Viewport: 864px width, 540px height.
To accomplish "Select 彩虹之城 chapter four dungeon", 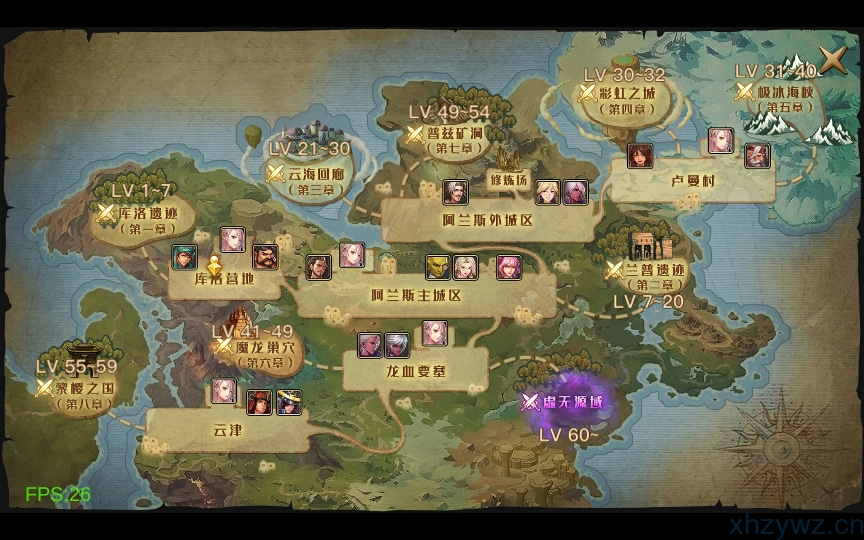I will tap(626, 93).
